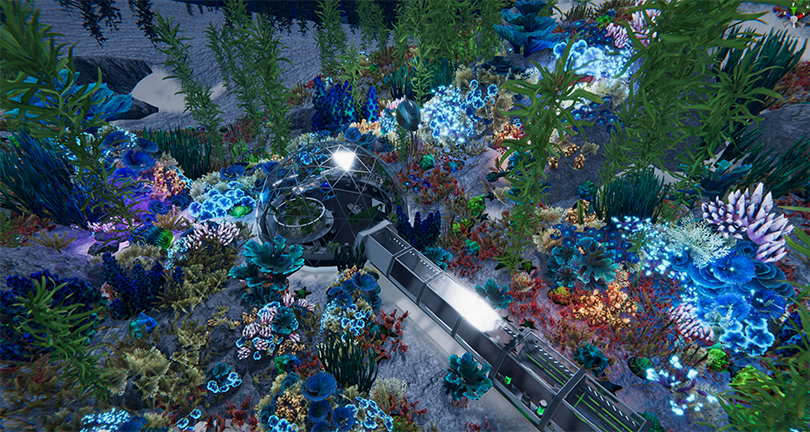Image resolution: width=810 pixels, height=432 pixels.
Task: Click the red X axis of the orientation gizmo
Action: tap(800, 16)
